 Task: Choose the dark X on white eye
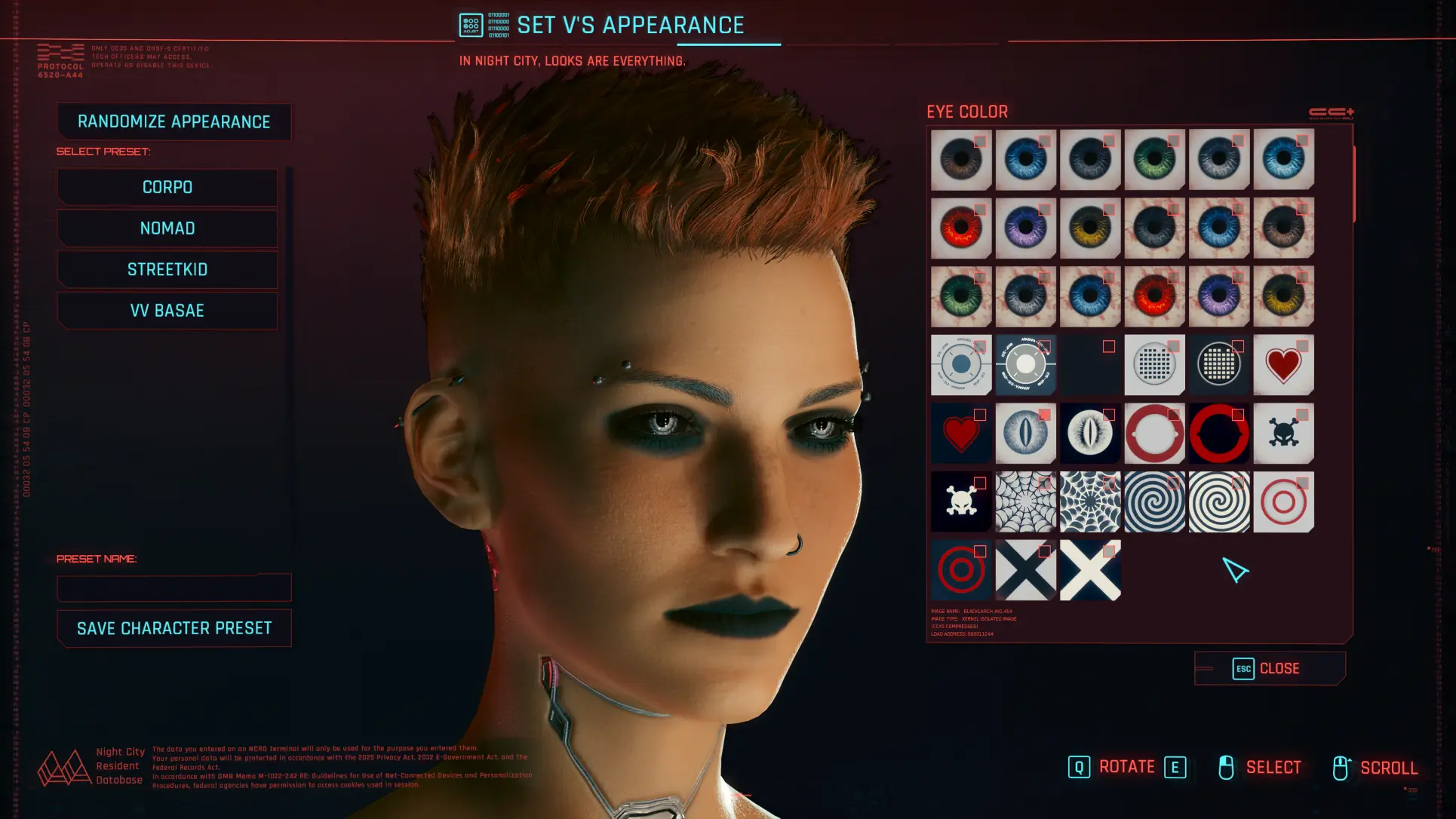coord(1025,571)
